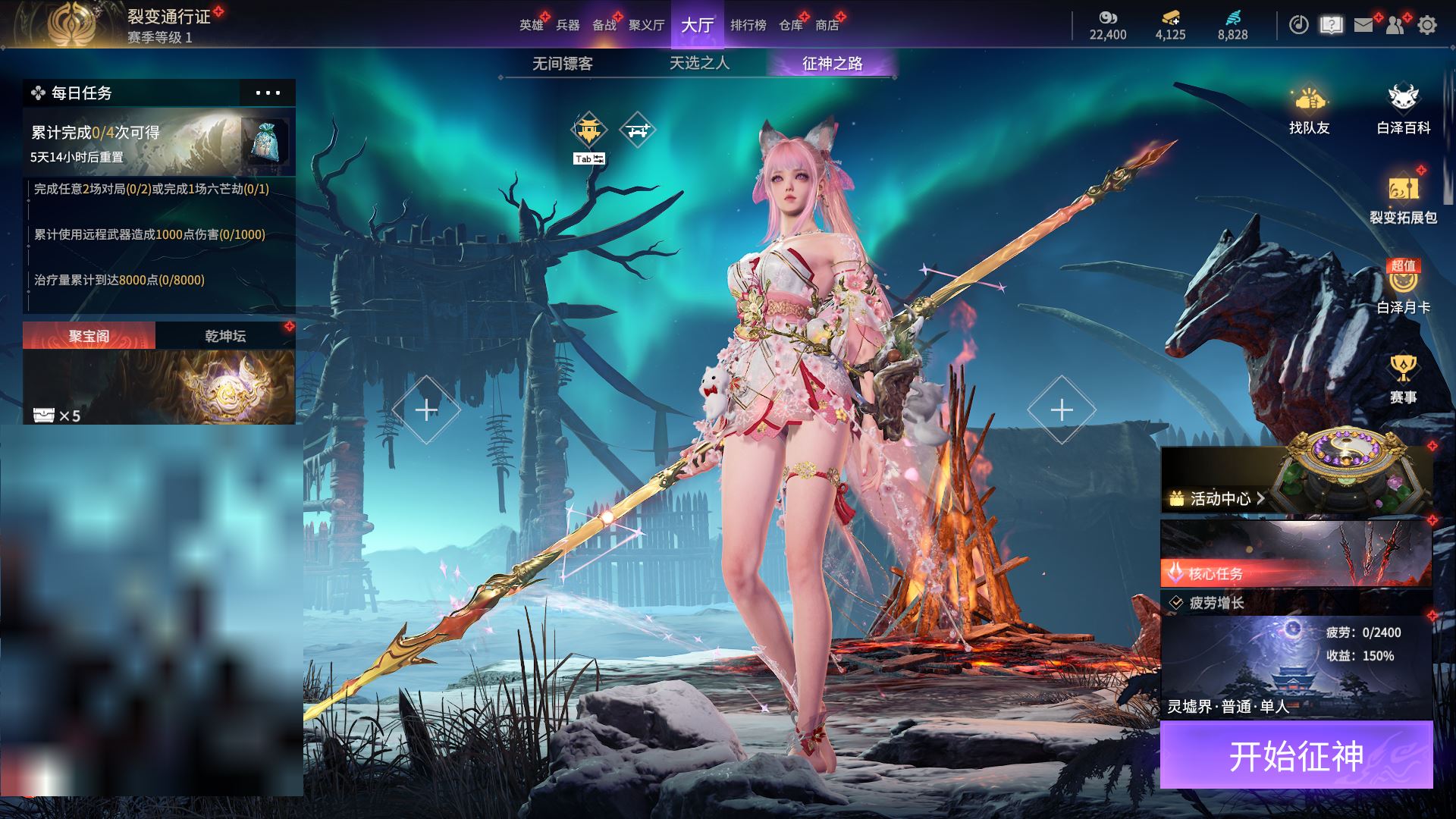Select the 天选之人 mode tab

[699, 64]
